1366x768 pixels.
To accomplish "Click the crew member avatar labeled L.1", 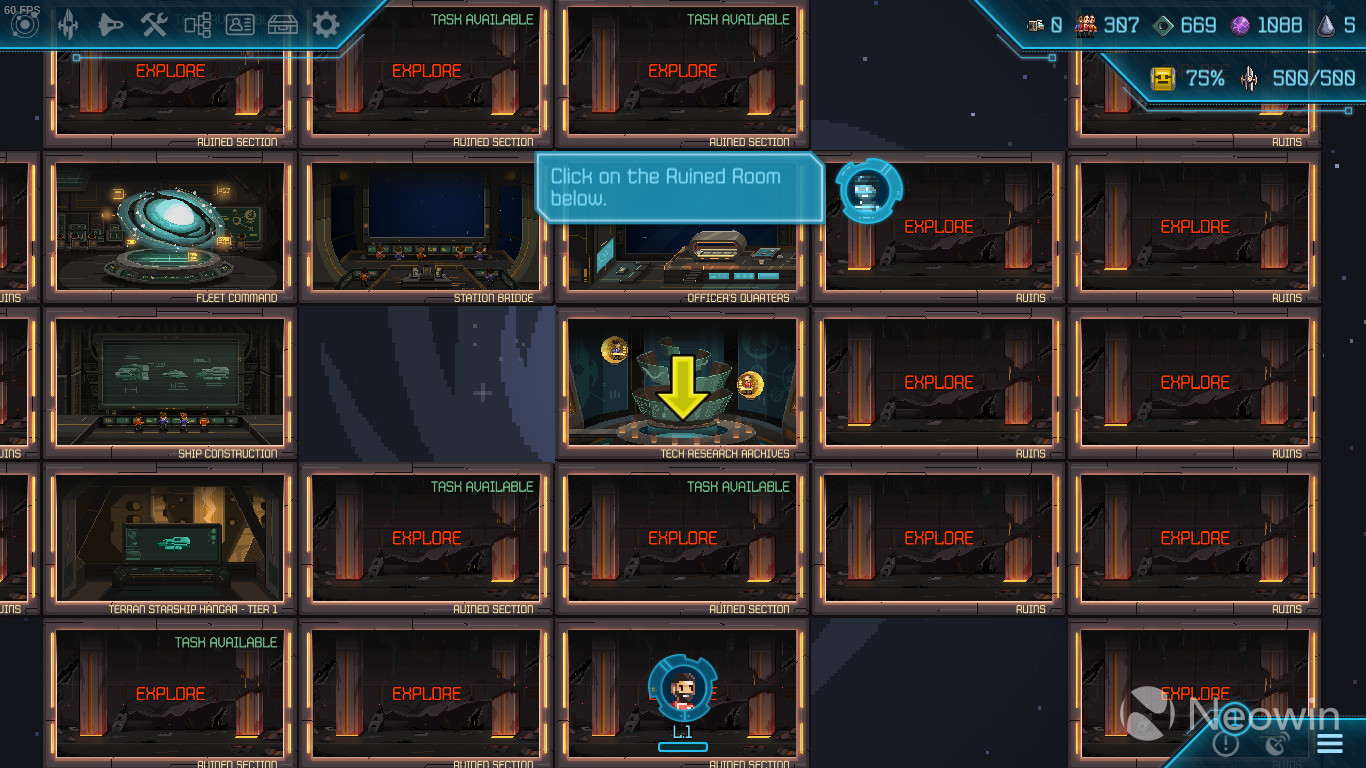I will [x=682, y=688].
